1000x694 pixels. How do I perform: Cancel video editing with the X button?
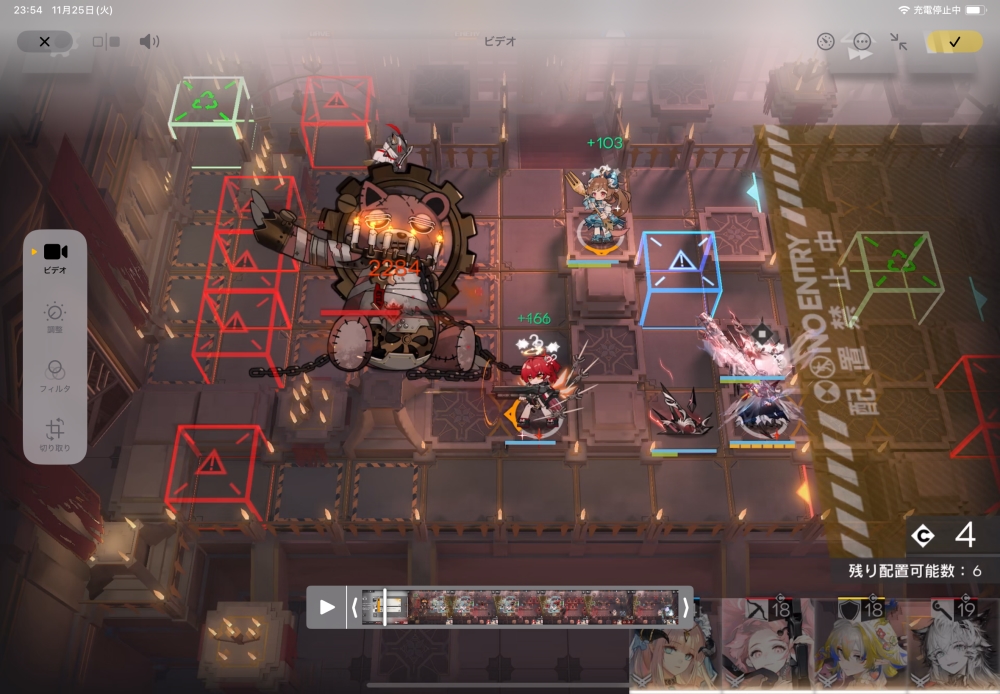pos(44,42)
